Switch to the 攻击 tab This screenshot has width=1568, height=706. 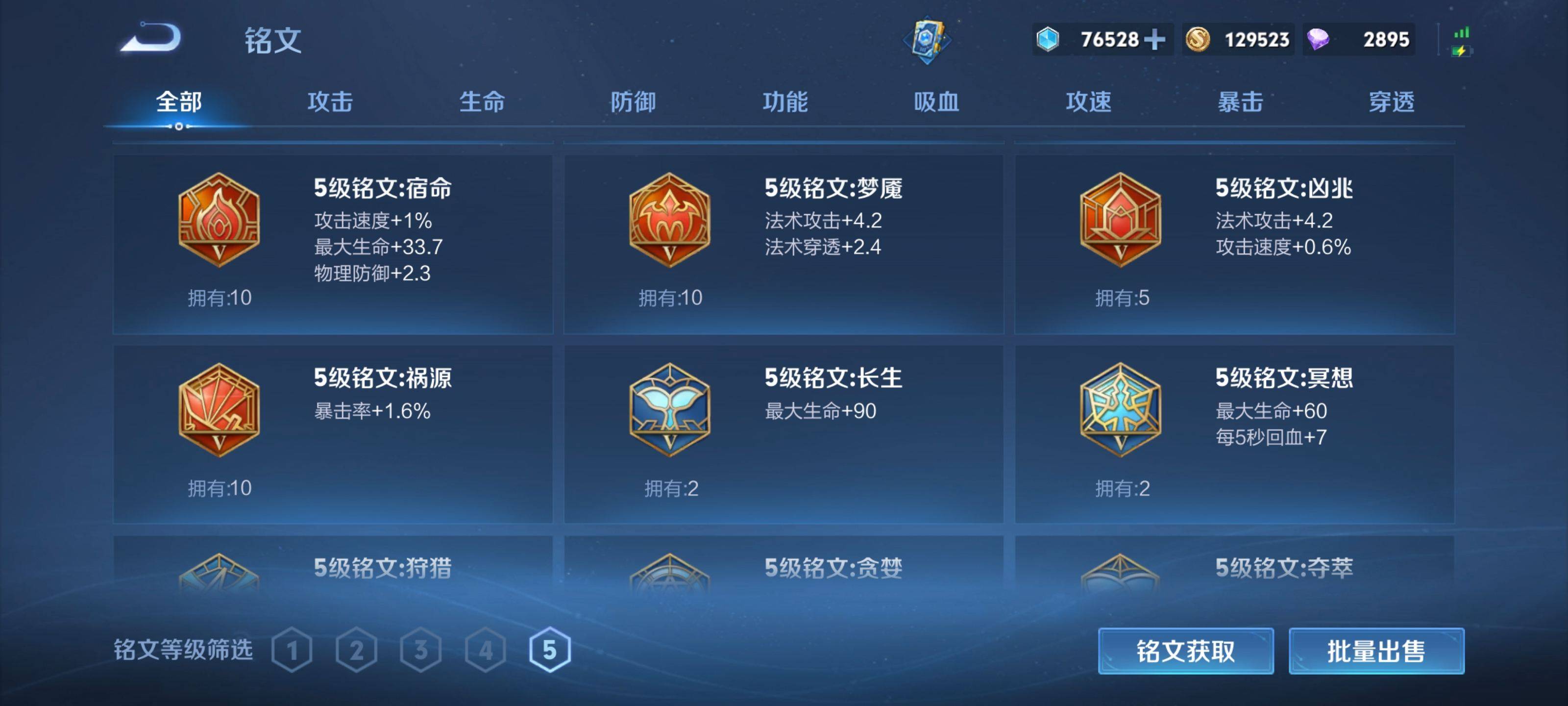click(x=331, y=102)
